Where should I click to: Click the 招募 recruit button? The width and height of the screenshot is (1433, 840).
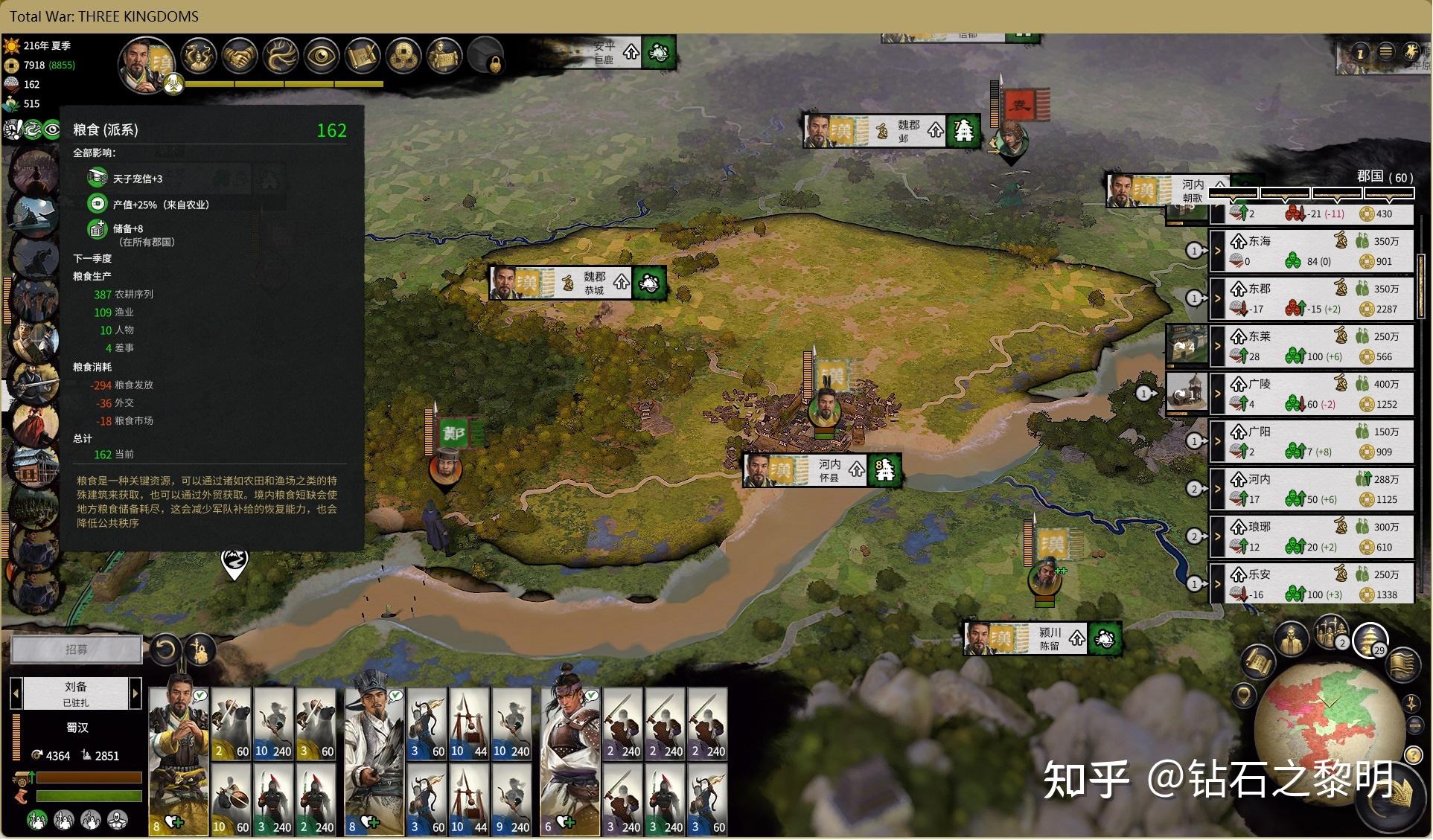click(x=76, y=650)
